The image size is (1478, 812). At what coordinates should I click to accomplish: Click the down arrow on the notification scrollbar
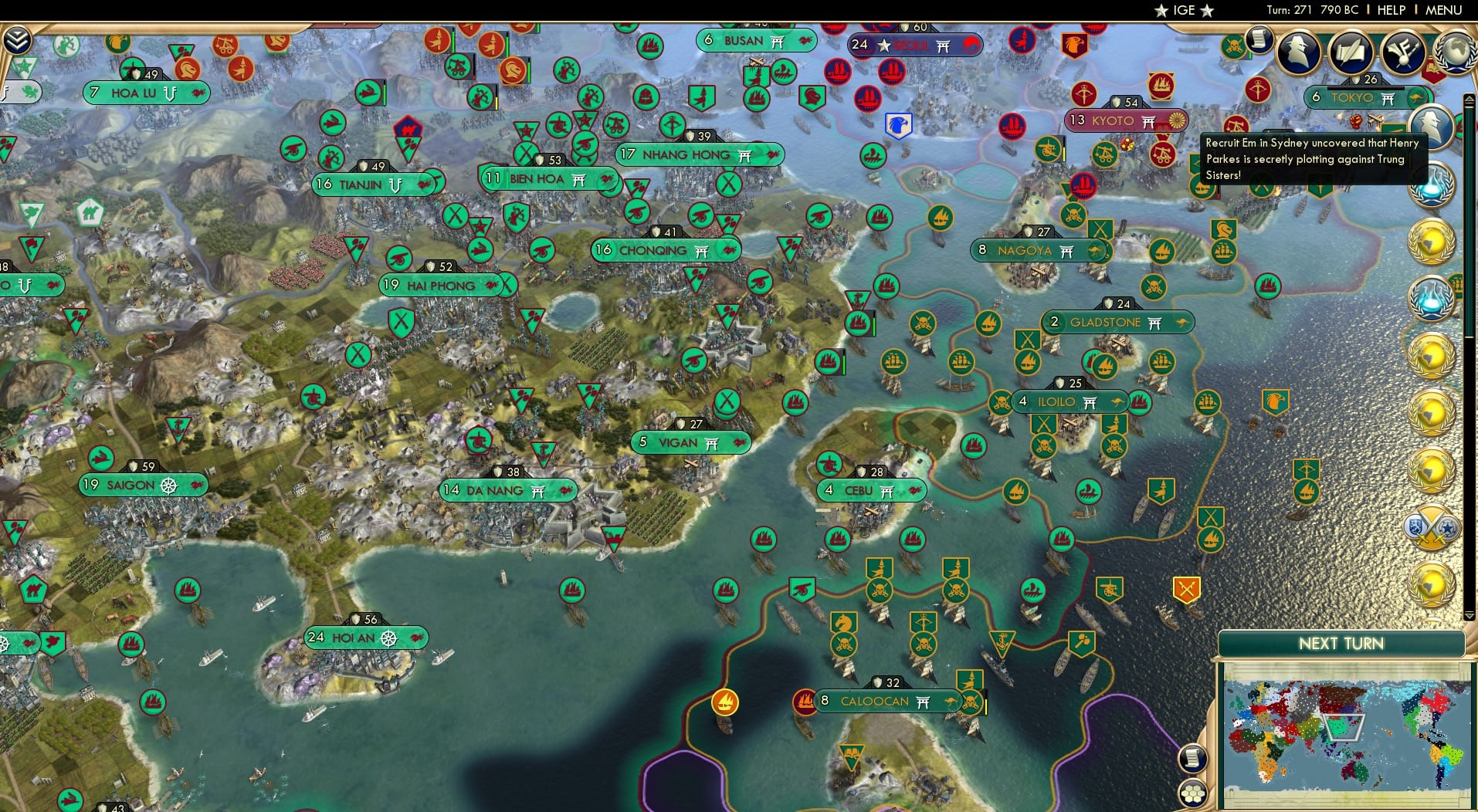click(1469, 616)
